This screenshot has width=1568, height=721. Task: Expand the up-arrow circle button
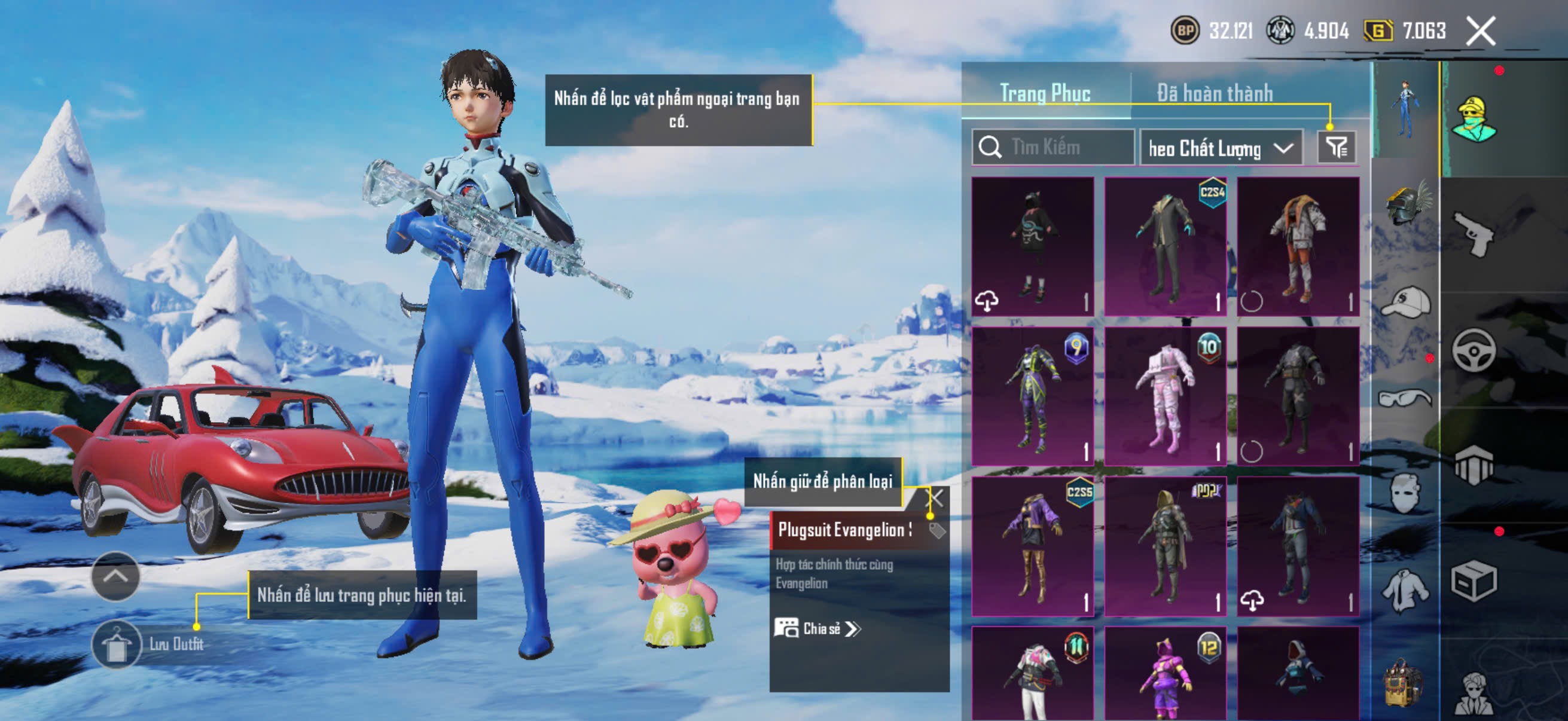115,576
